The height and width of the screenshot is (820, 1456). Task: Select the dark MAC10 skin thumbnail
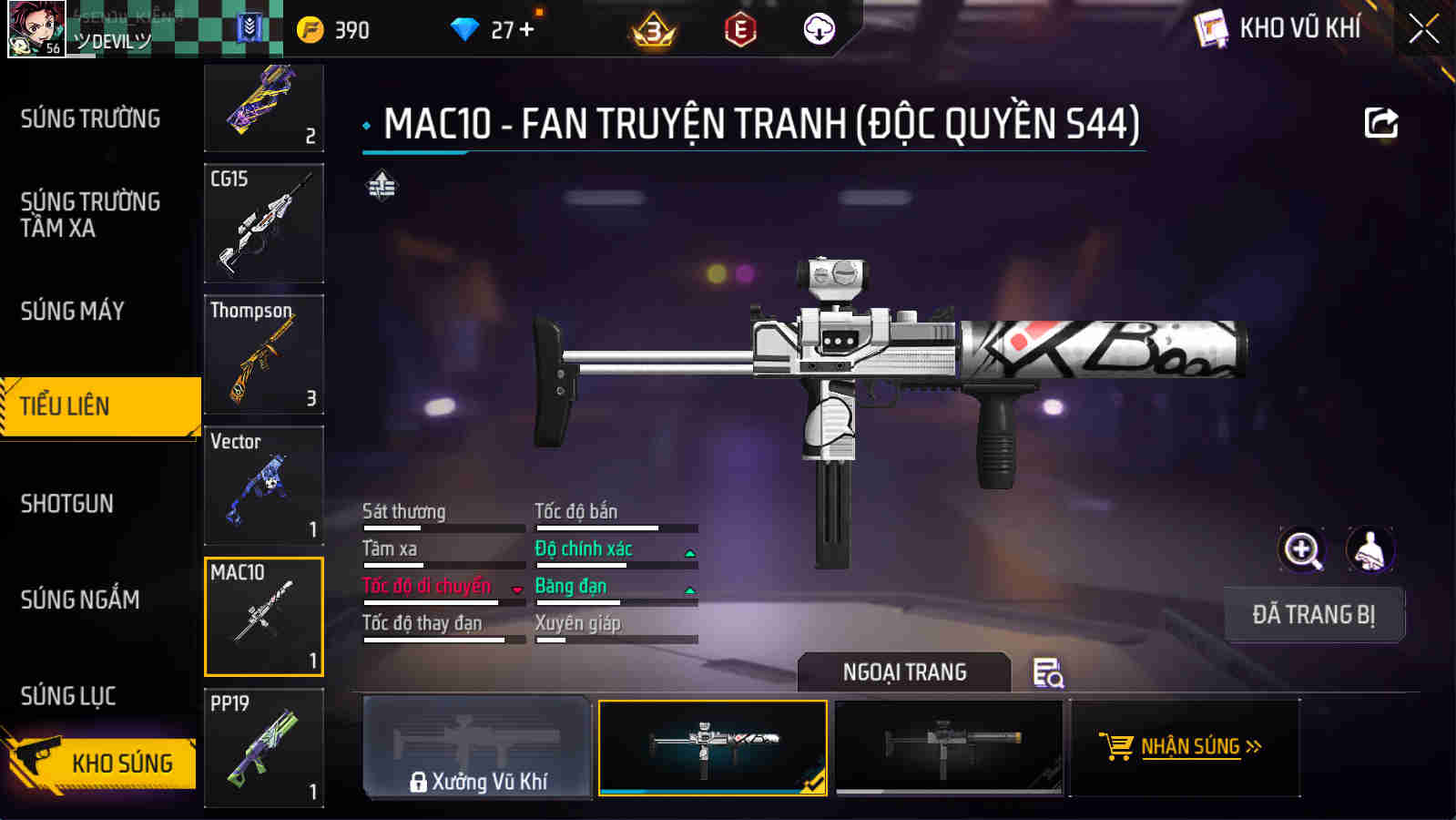[x=949, y=747]
